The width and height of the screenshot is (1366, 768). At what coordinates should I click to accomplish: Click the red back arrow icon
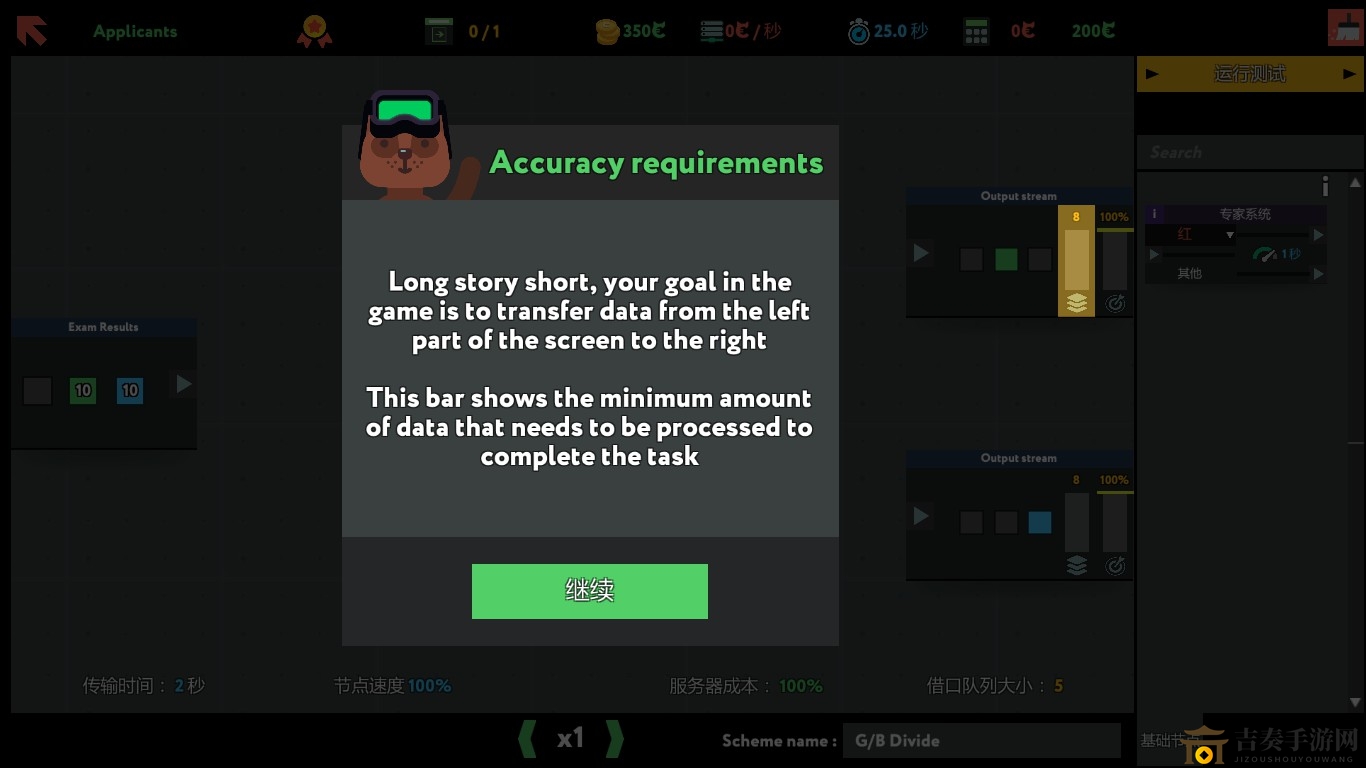[30, 30]
